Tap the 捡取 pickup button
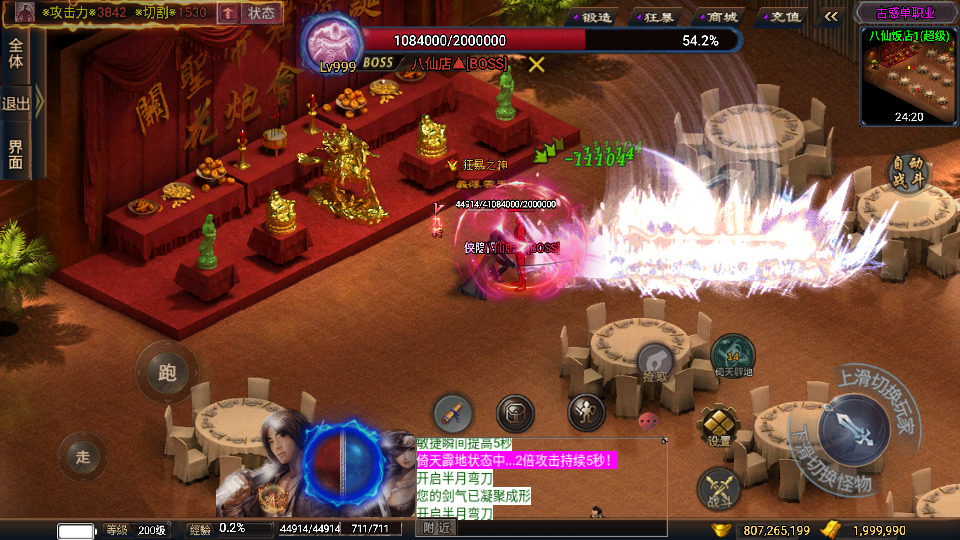The image size is (960, 540). point(655,363)
